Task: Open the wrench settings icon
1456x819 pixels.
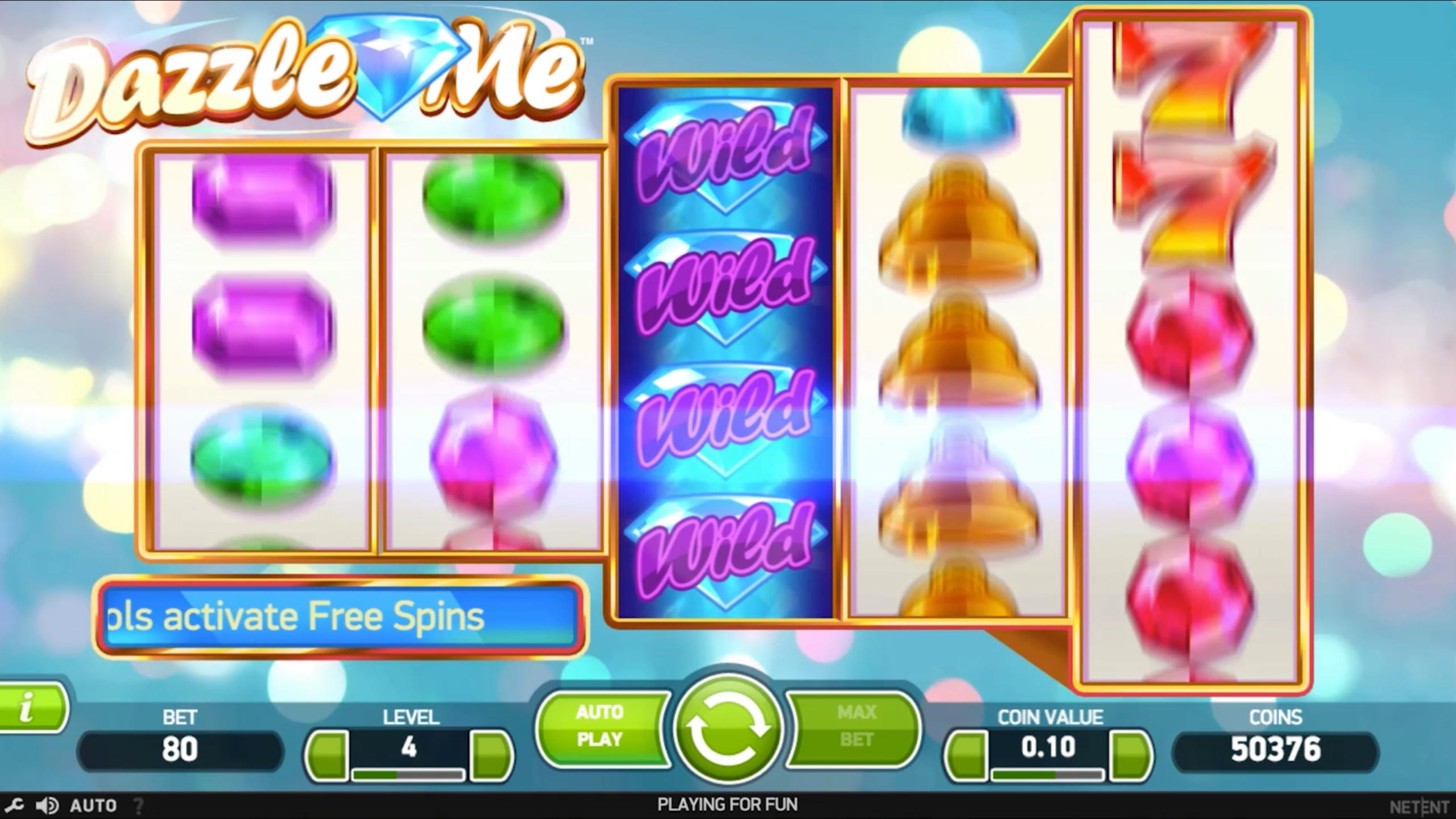Action: point(14,805)
